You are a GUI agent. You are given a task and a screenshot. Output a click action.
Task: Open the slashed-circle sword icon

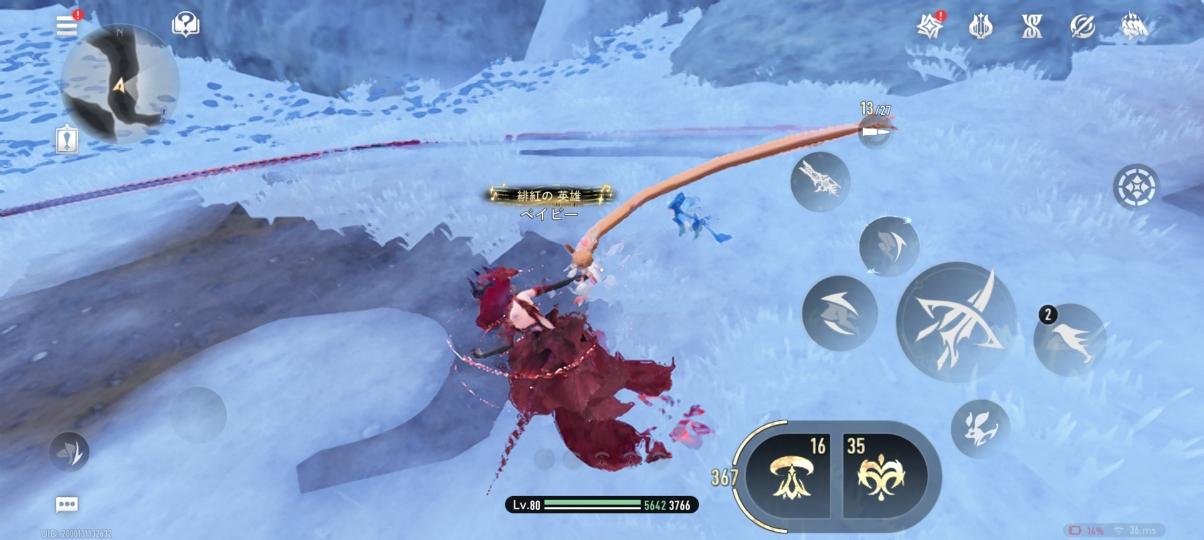pyautogui.click(x=1083, y=27)
